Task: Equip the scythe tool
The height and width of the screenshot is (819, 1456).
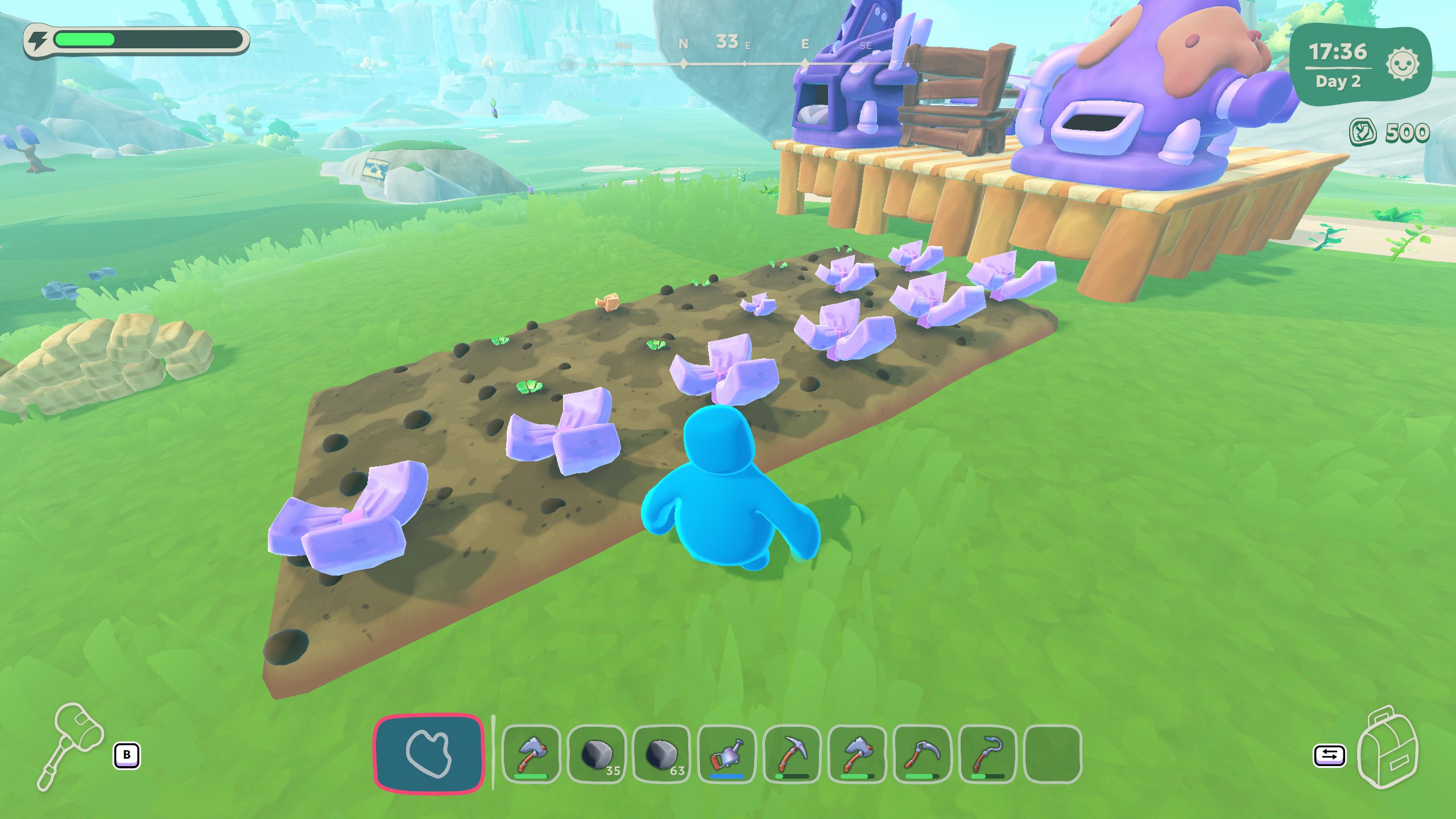Action: [x=922, y=754]
